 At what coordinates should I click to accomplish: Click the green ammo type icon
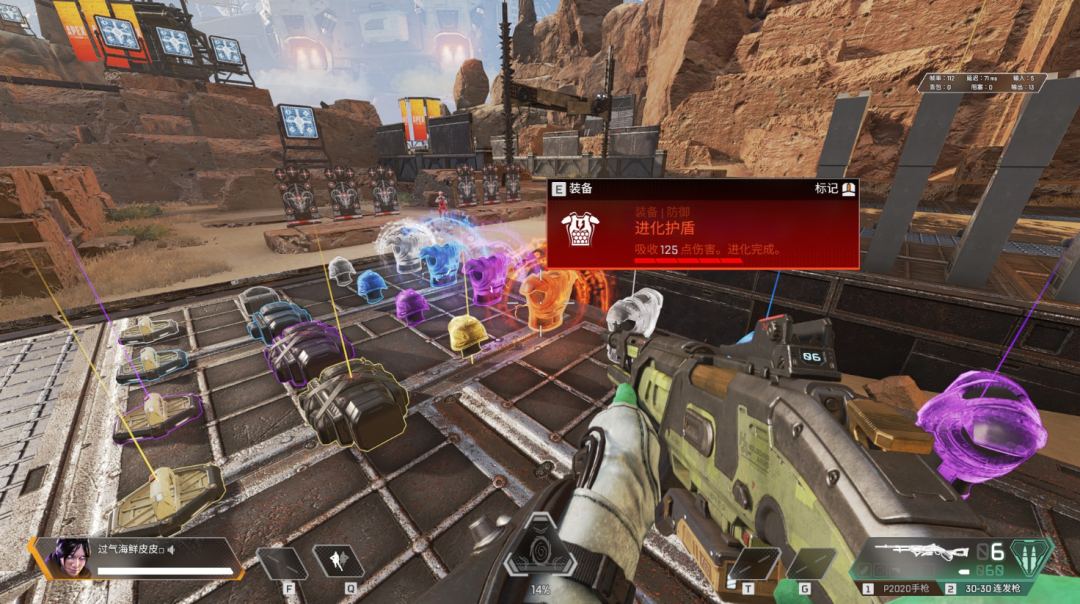coord(1032,554)
